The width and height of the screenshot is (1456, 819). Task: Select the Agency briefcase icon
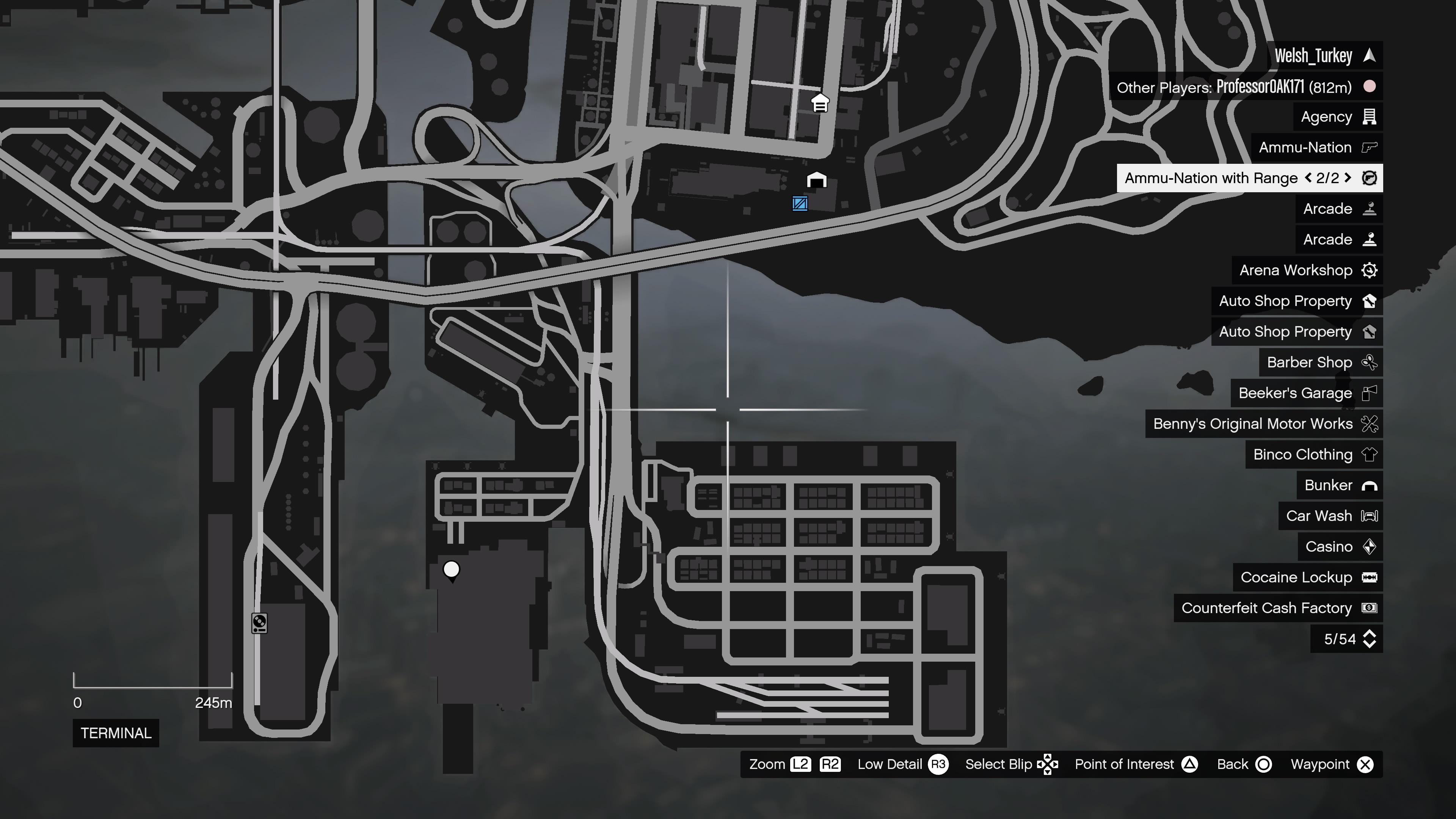pyautogui.click(x=1370, y=116)
